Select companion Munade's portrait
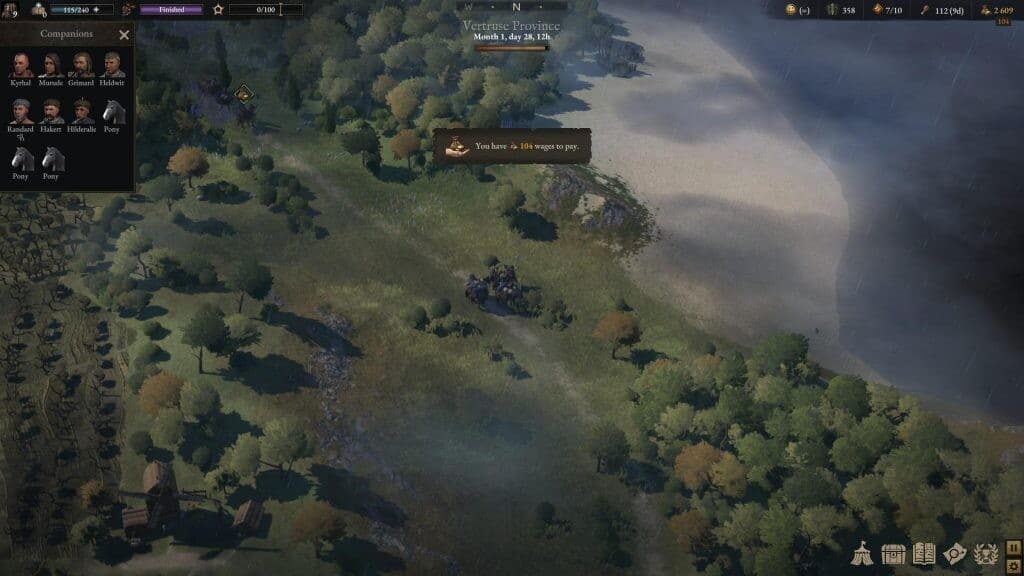This screenshot has height=576, width=1024. 51,65
